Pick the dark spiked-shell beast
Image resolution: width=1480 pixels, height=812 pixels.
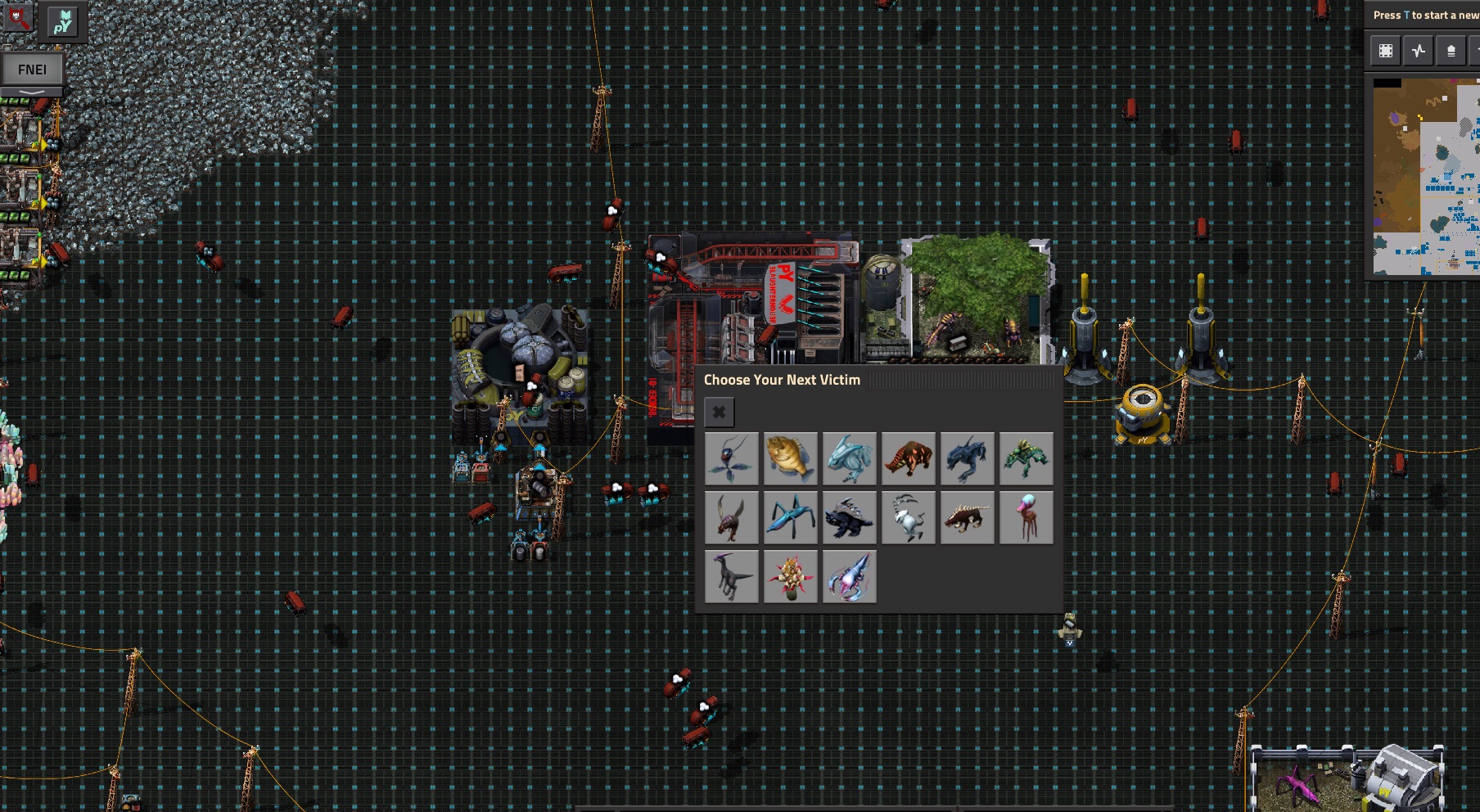click(x=849, y=517)
